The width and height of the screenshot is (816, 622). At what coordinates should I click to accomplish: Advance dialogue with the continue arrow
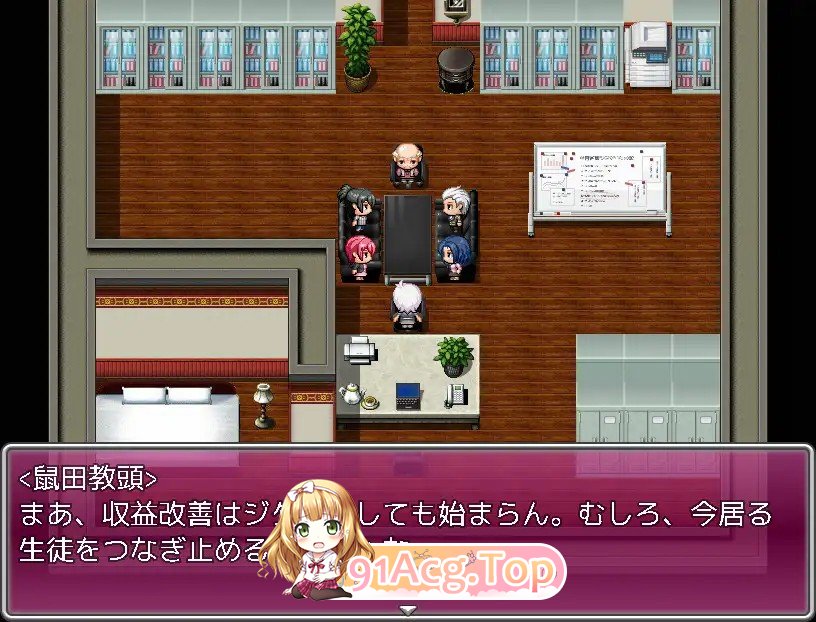click(407, 609)
